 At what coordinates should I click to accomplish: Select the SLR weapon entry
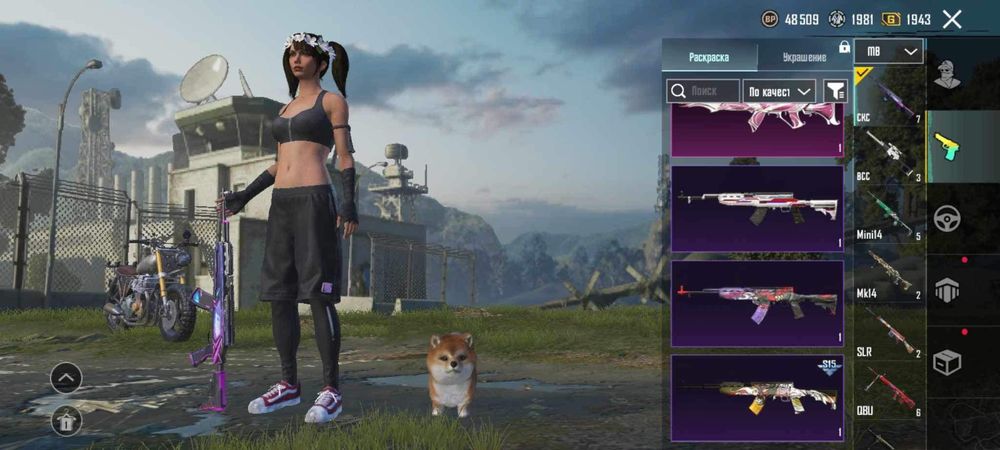click(x=889, y=330)
